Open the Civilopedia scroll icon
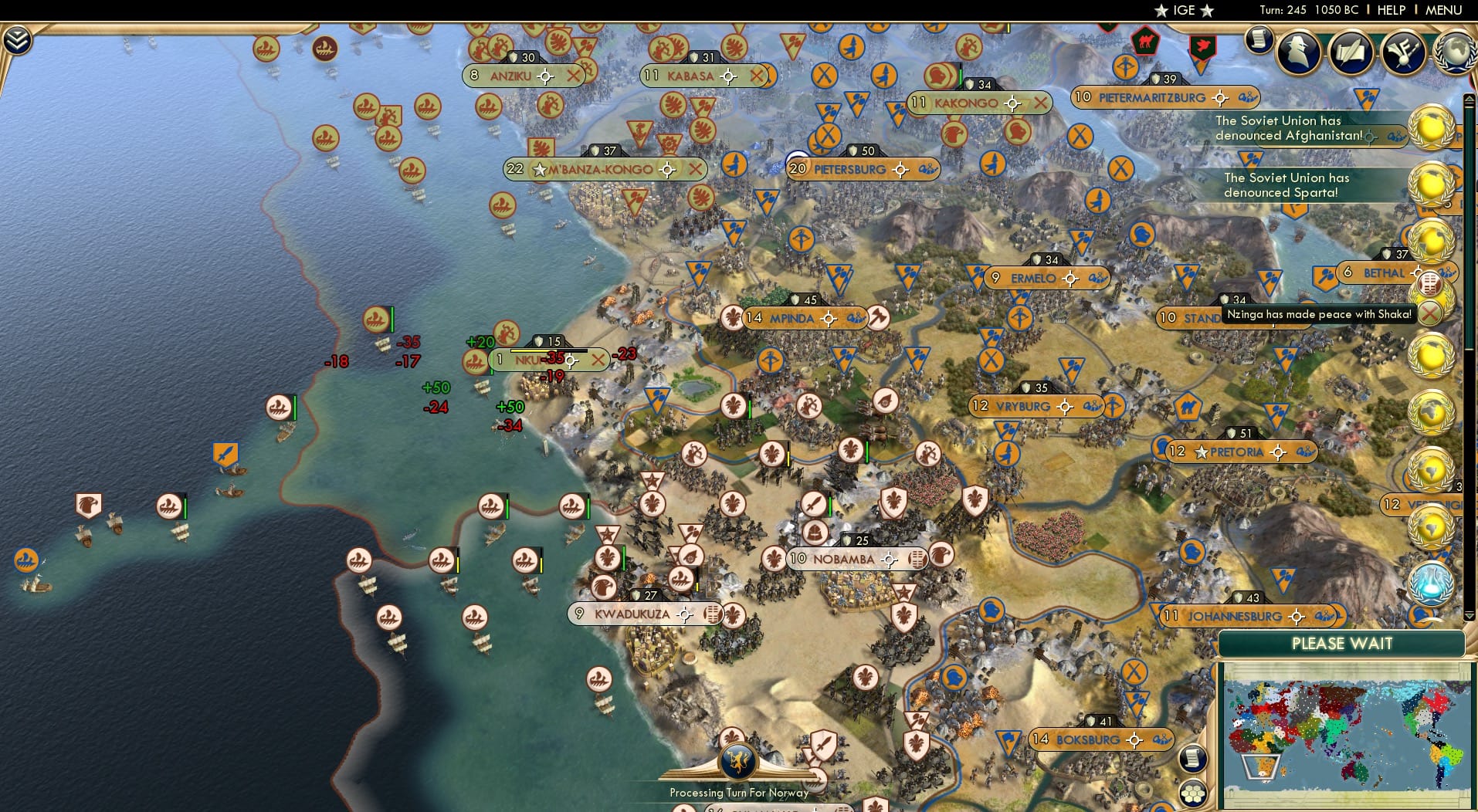 pos(1259,40)
